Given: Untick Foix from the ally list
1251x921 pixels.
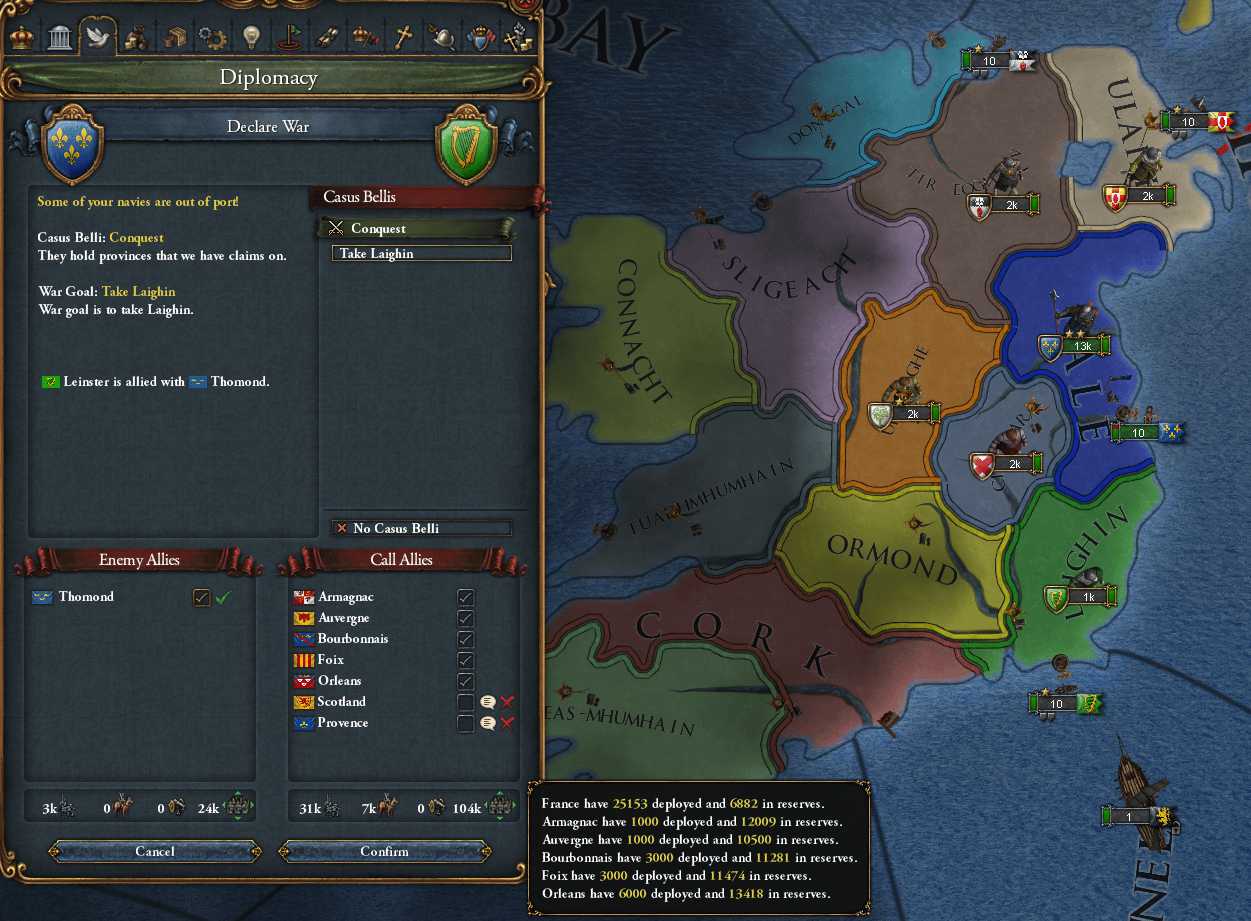Looking at the screenshot, I should coord(465,660).
